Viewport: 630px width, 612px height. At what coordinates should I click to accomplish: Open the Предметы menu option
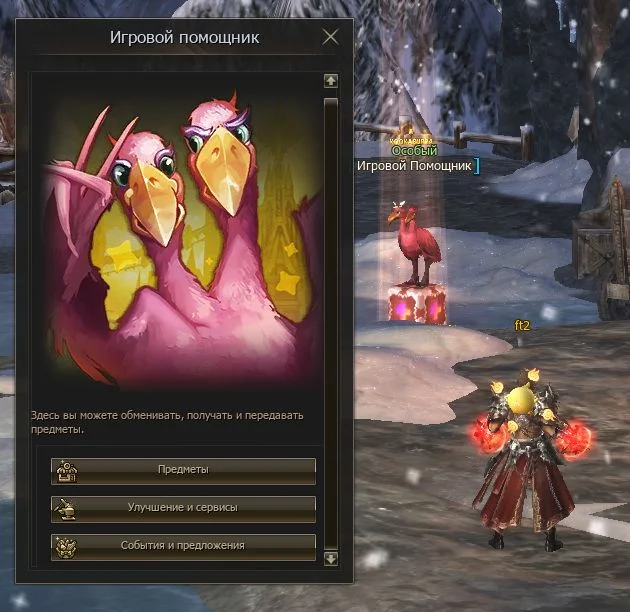(x=183, y=469)
